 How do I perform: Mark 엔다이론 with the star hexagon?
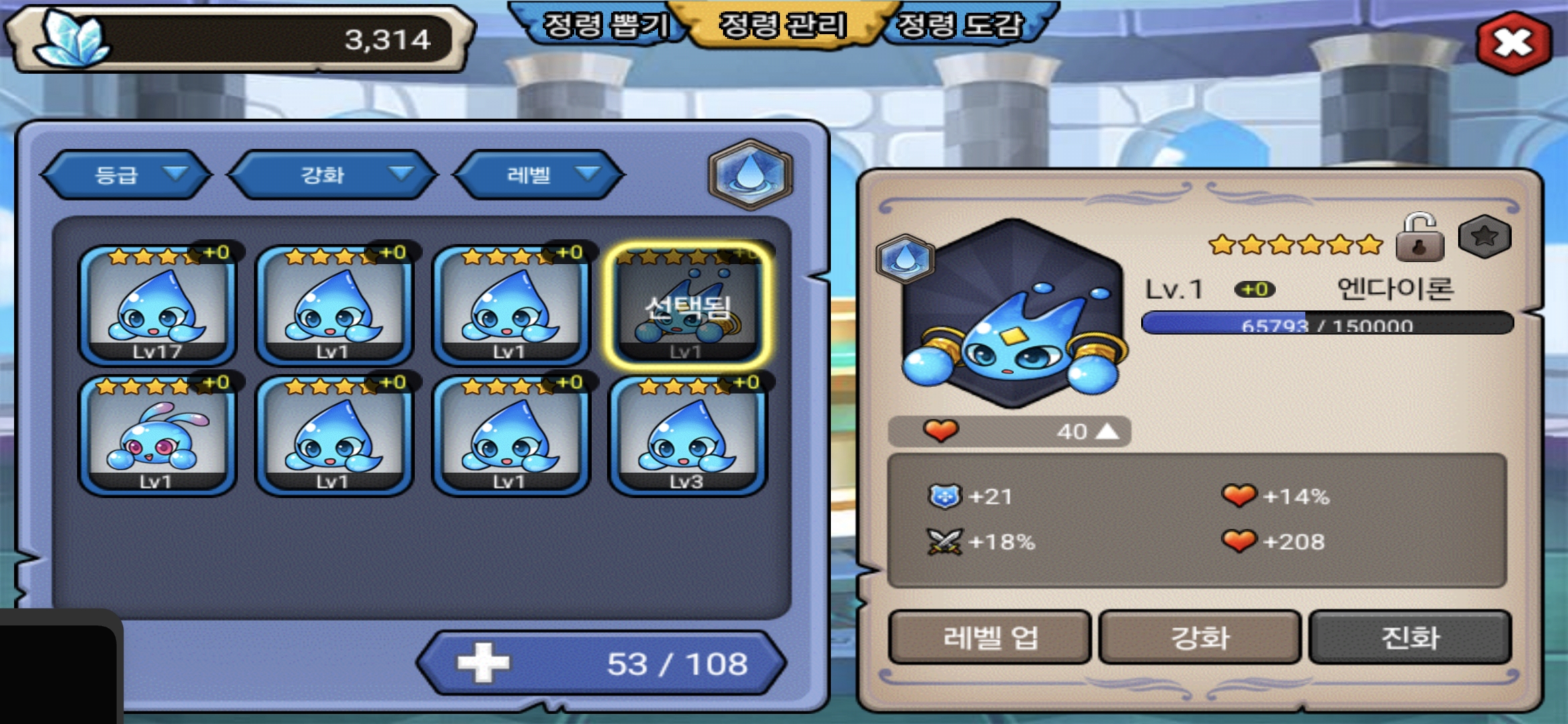click(1484, 237)
